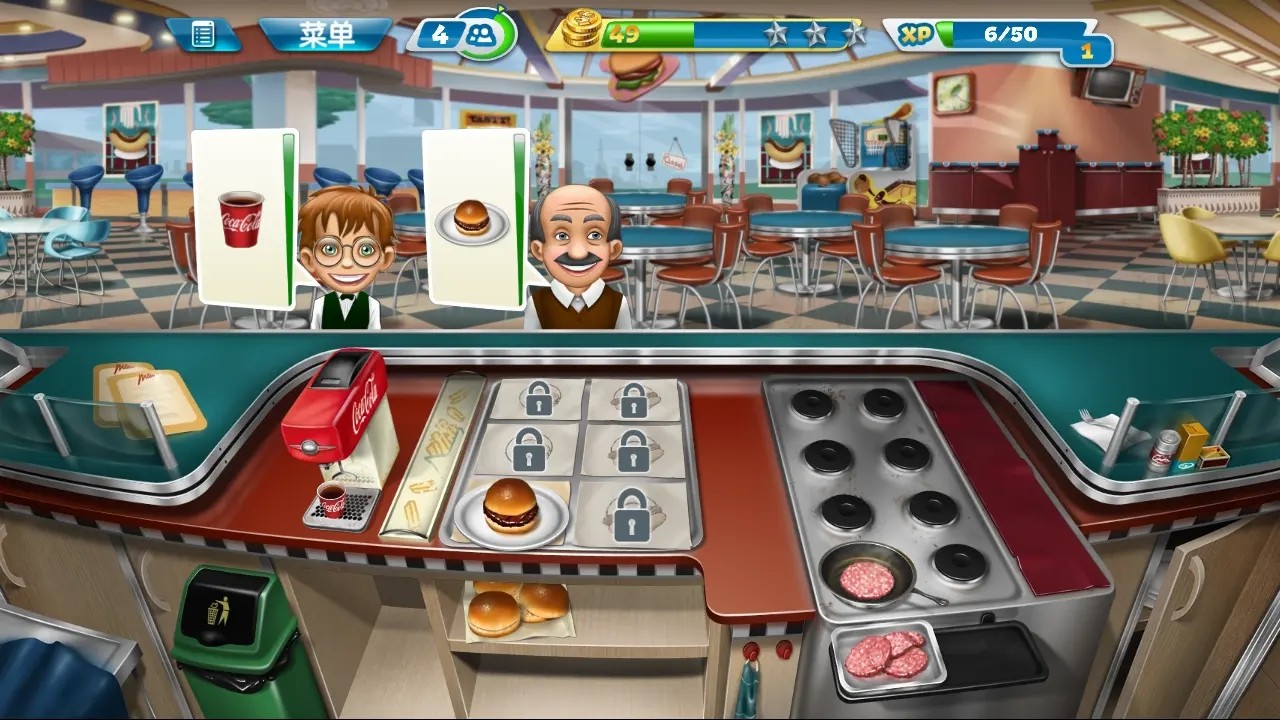1280x720 pixels.
Task: Tap the three-star rating display
Action: click(x=811, y=33)
